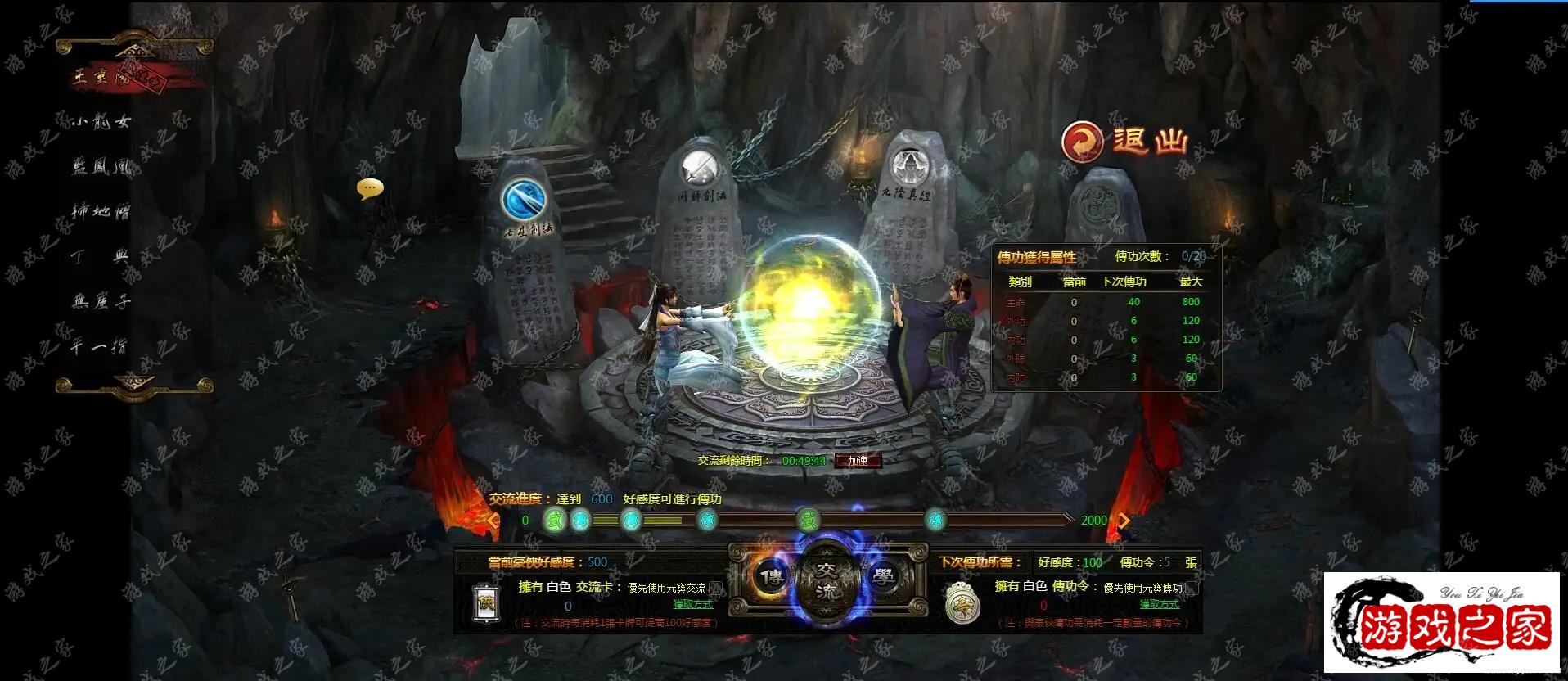Click the hero list down arrow
This screenshot has width=1568, height=681.
(135, 383)
